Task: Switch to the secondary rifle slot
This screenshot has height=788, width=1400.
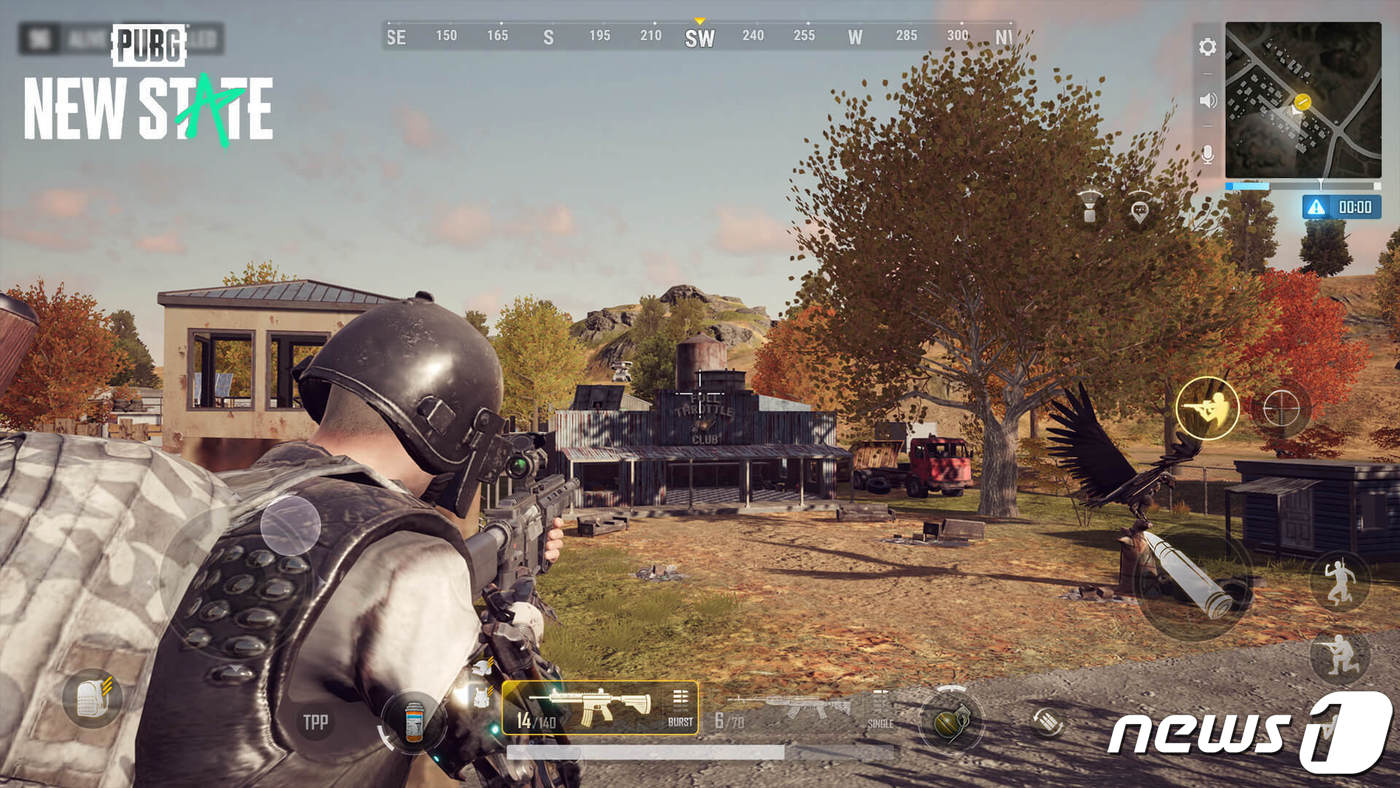Action: pyautogui.click(x=790, y=708)
